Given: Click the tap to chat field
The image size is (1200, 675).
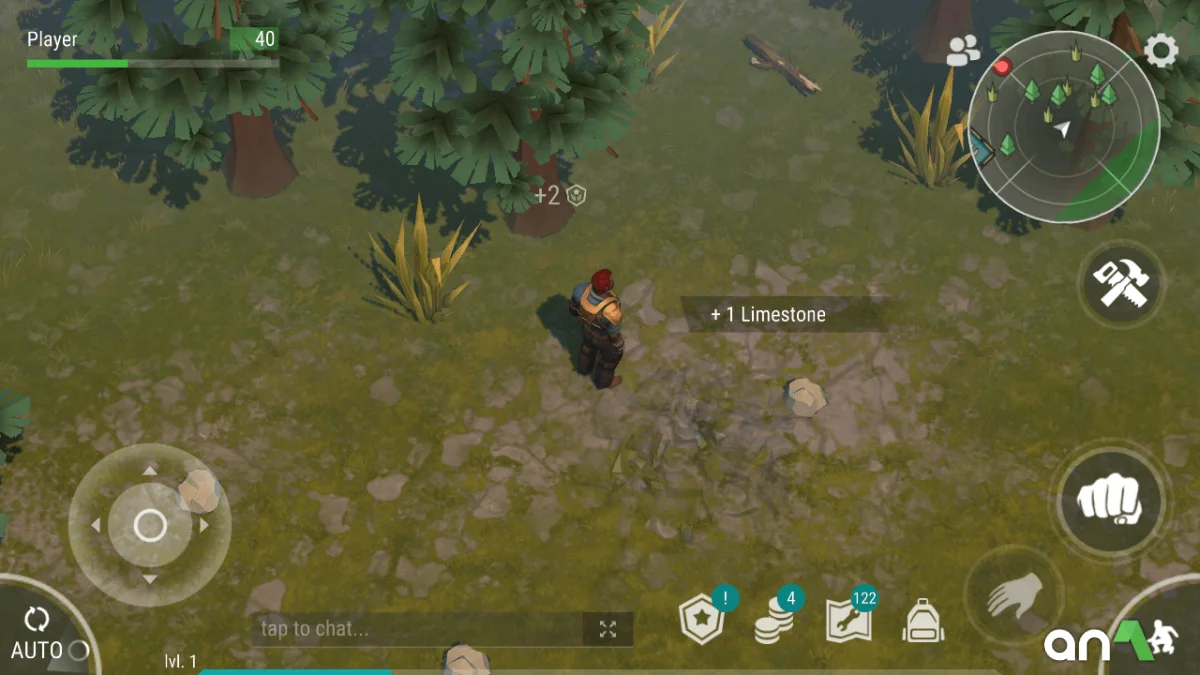Looking at the screenshot, I should pyautogui.click(x=415, y=629).
